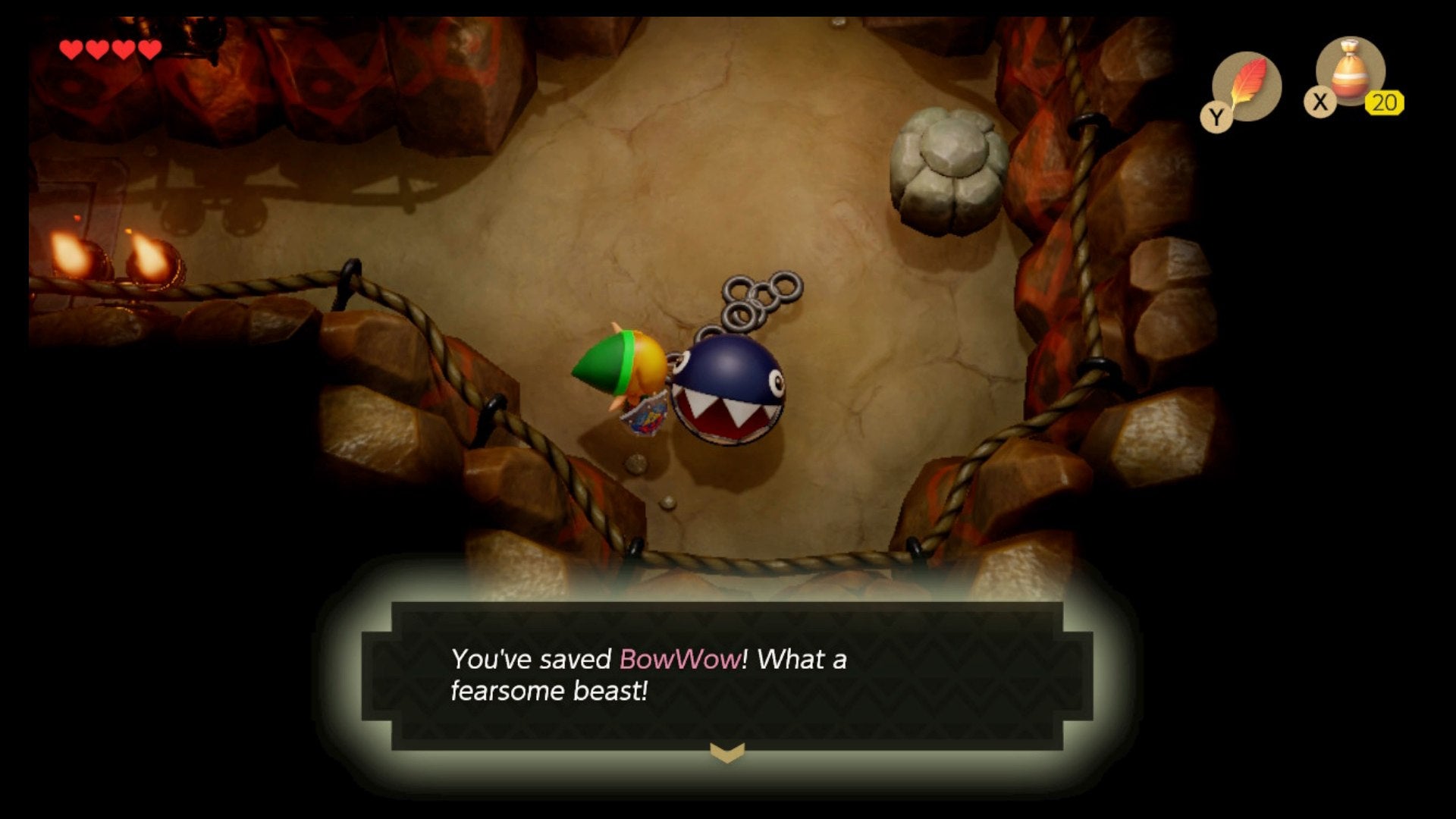Click the last heart in the health meter
The height and width of the screenshot is (819, 1456).
(x=149, y=49)
